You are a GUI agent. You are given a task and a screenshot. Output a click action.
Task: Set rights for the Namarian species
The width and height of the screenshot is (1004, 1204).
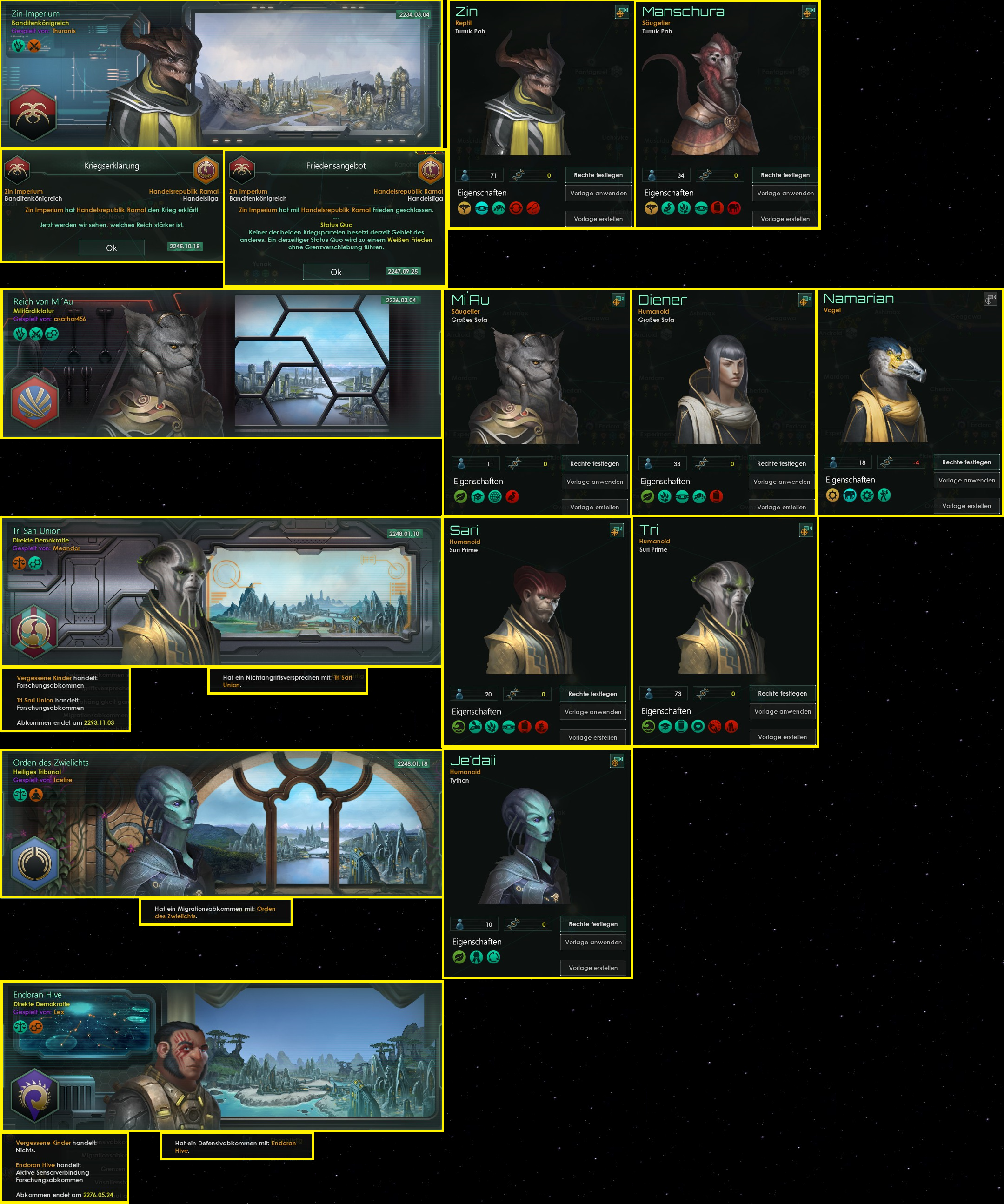[966, 462]
